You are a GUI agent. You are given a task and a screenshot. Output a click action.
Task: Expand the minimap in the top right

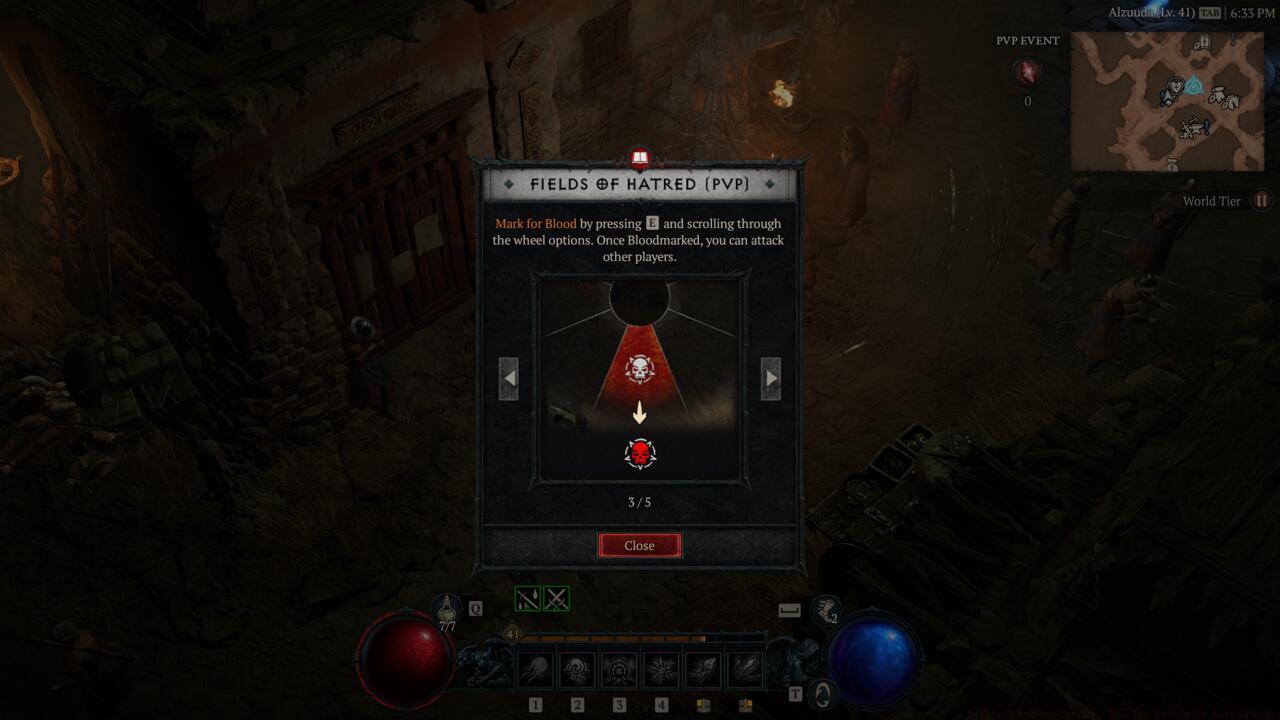(1168, 100)
